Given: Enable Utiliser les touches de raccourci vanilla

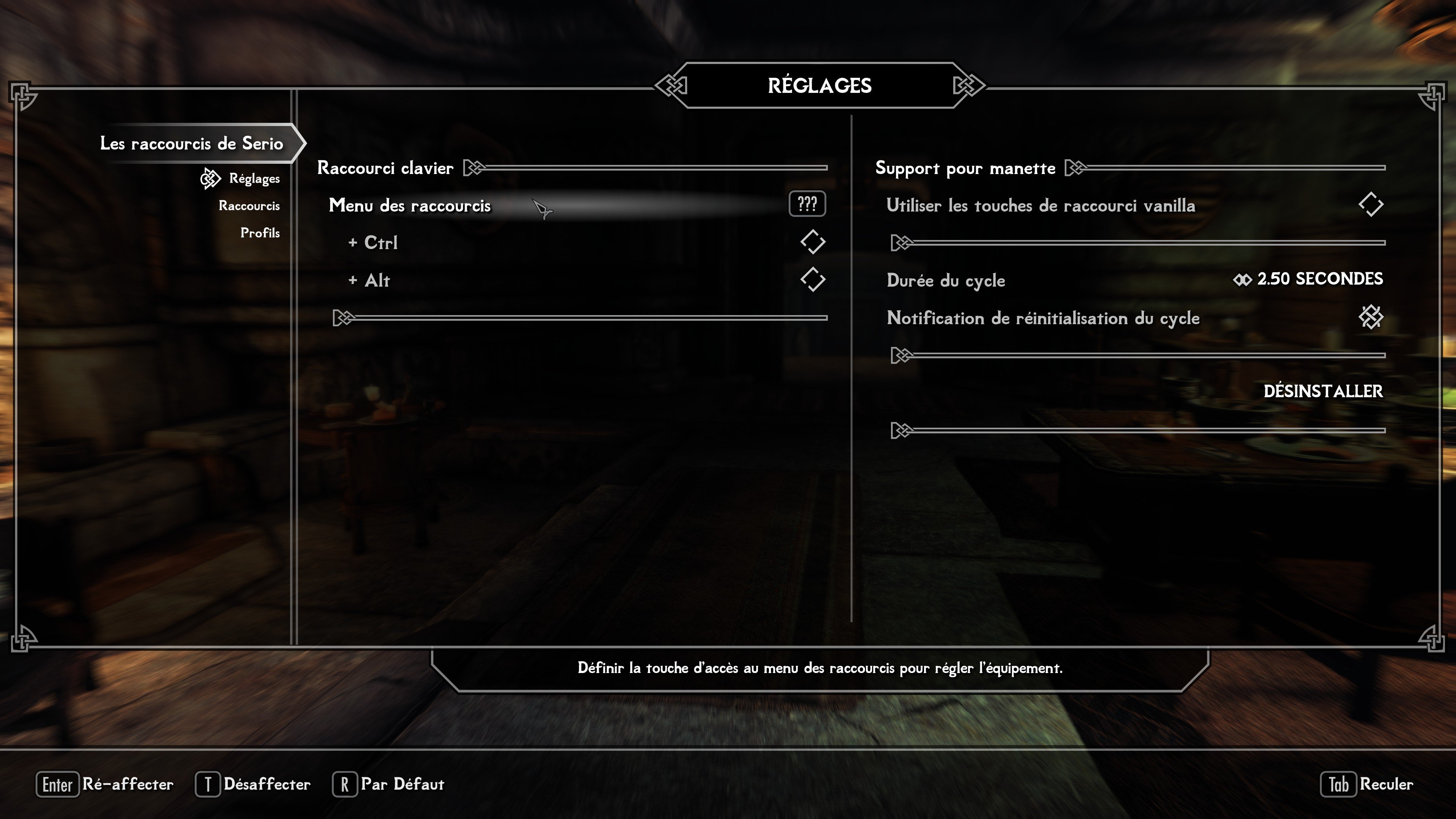Looking at the screenshot, I should [1370, 205].
